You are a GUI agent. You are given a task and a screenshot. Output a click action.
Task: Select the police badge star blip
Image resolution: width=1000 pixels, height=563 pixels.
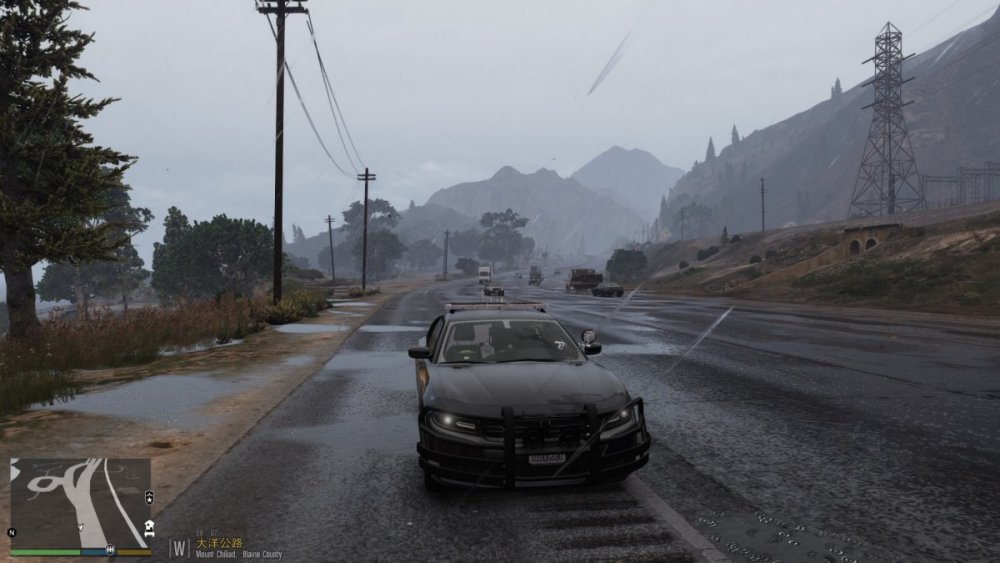[x=149, y=496]
